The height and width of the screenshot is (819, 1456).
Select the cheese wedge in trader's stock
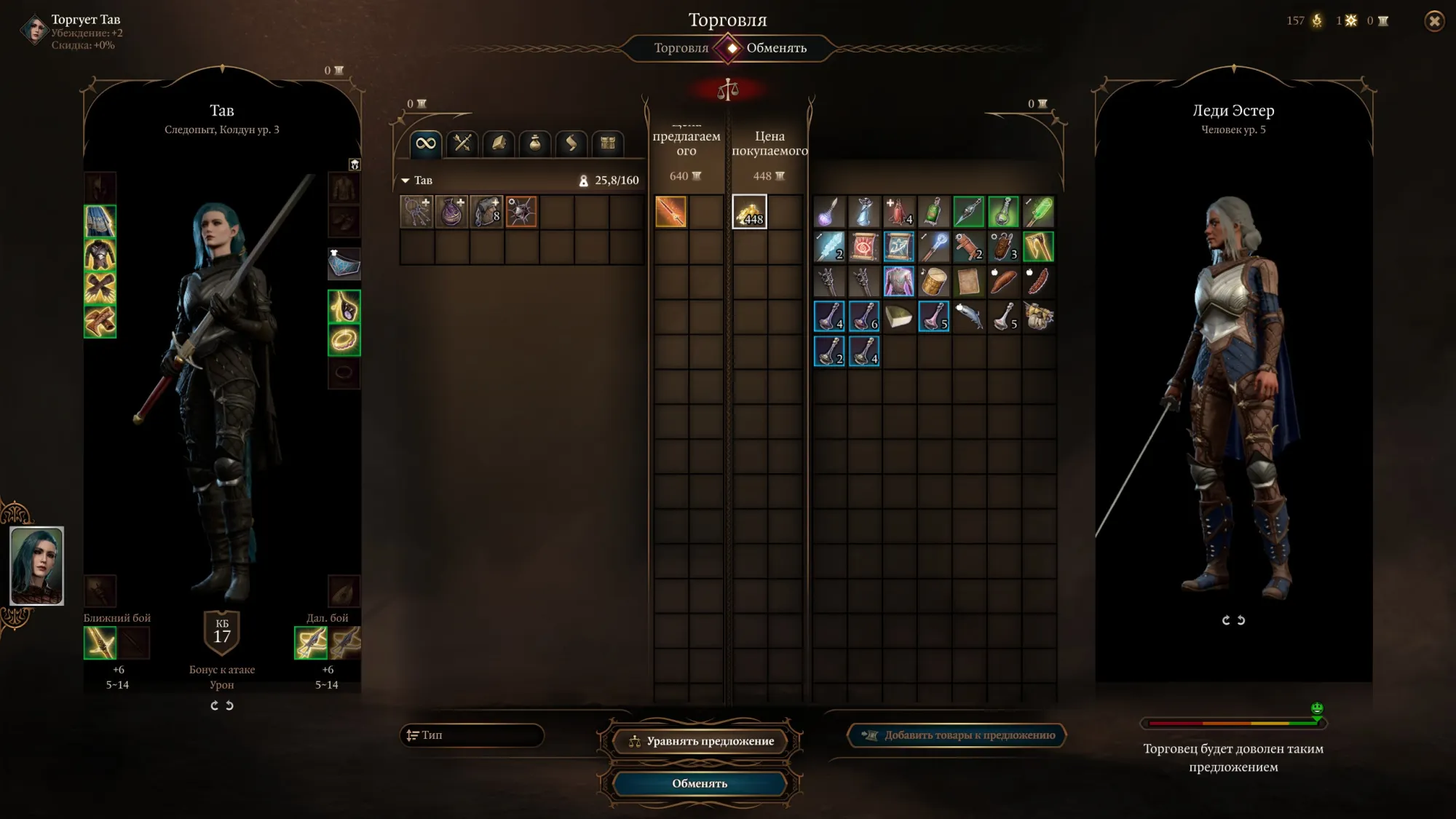coord(899,317)
